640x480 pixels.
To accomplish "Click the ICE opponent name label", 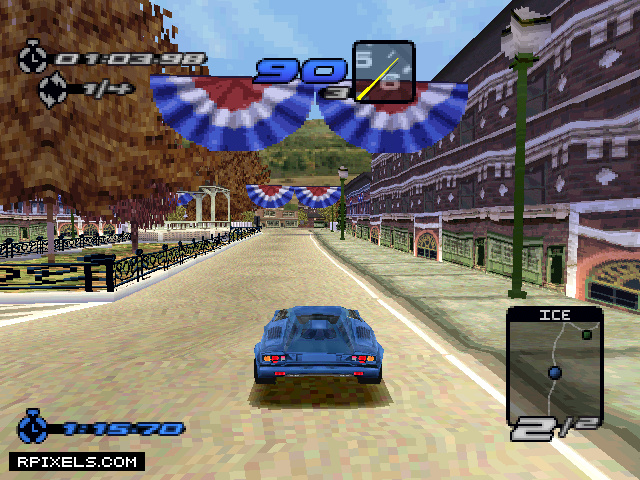I will (554, 314).
